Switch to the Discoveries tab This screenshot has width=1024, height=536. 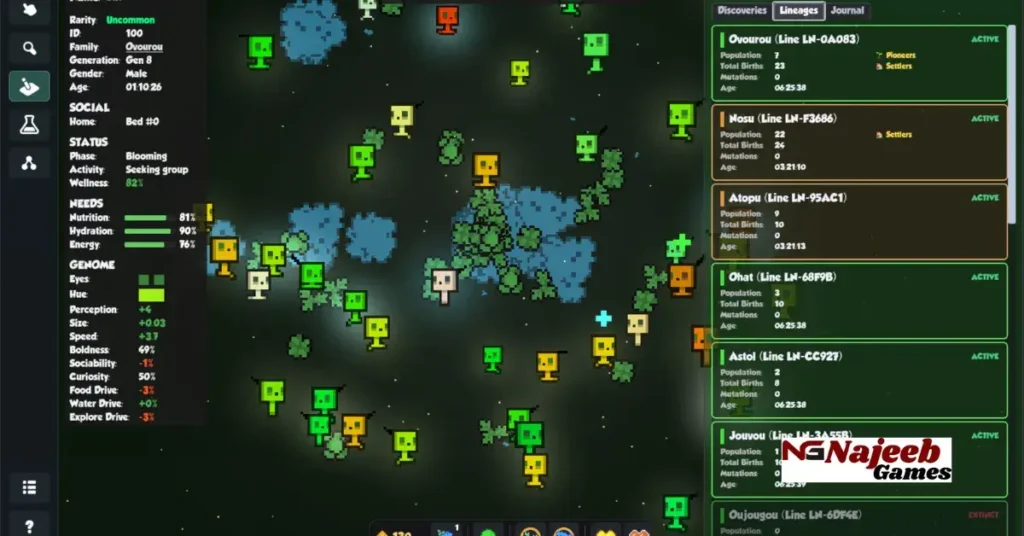coord(742,11)
